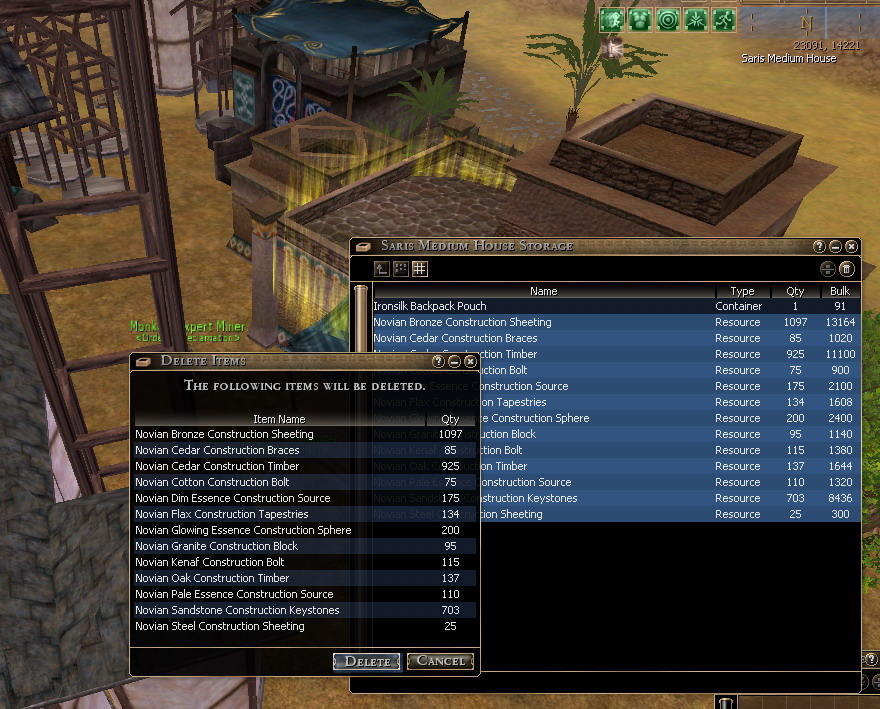Switch storage to grid view
The width and height of the screenshot is (880, 709).
420,268
